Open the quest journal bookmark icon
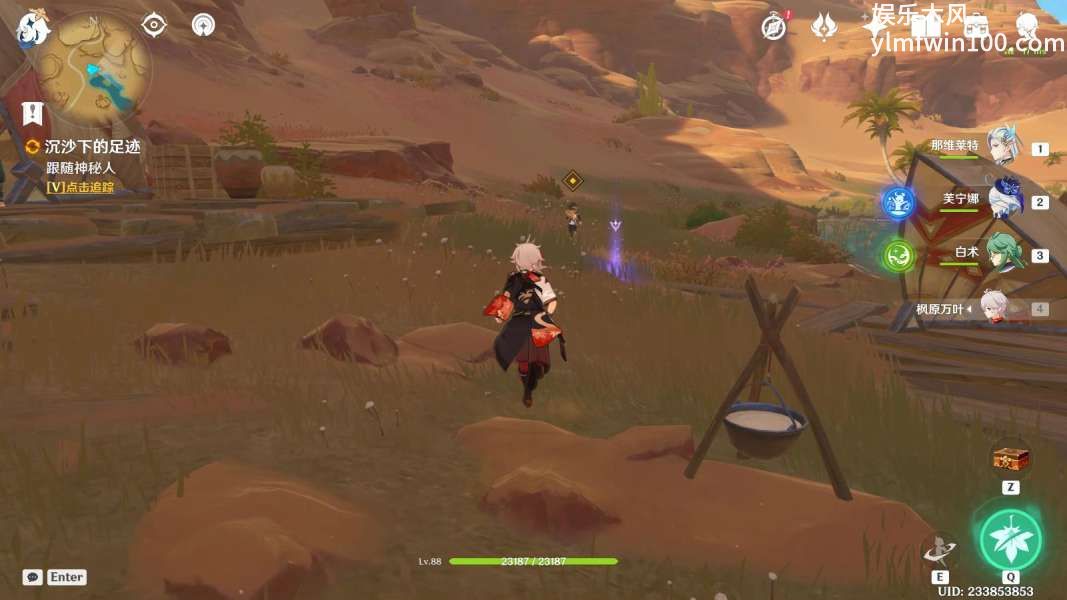Viewport: 1067px width, 600px height. coord(33,113)
